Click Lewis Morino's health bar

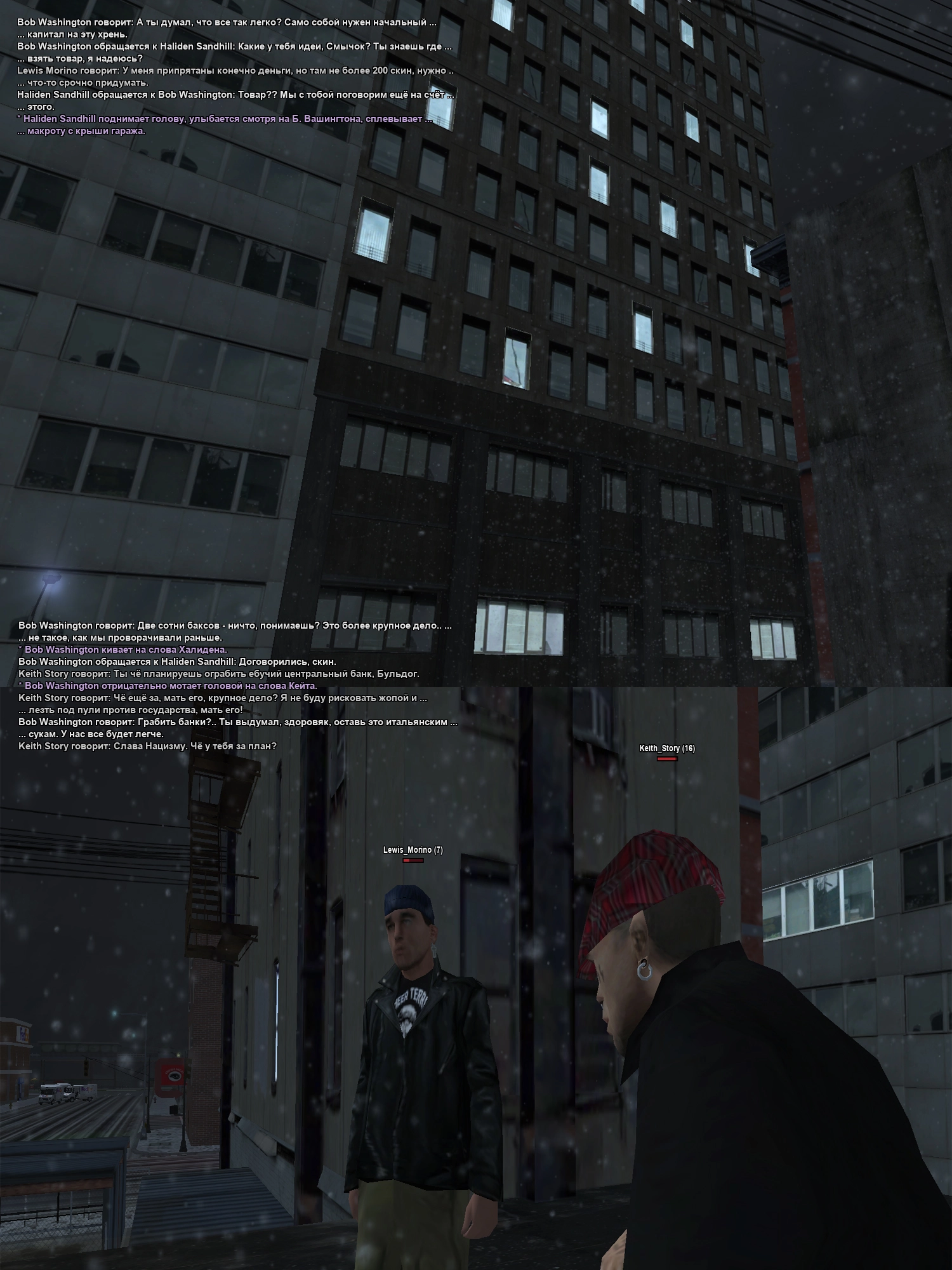[x=413, y=860]
